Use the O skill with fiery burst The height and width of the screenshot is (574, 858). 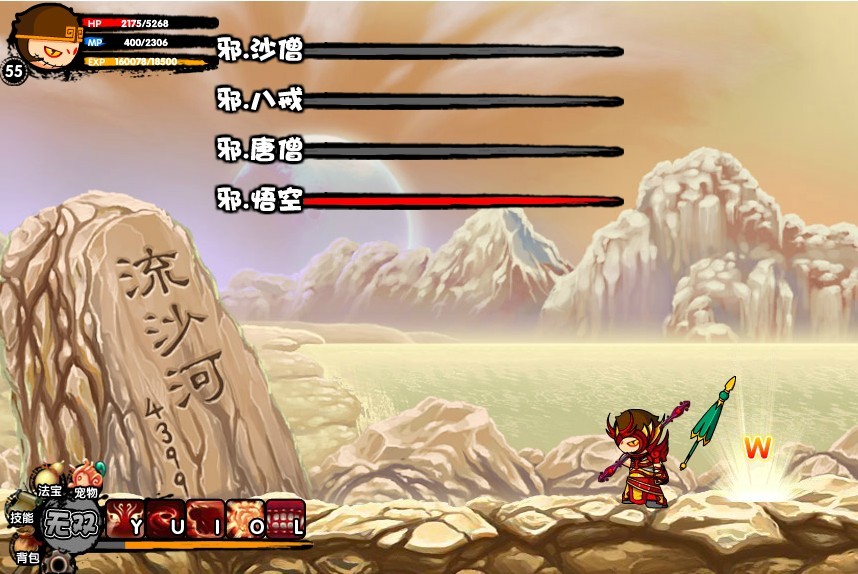pos(245,519)
